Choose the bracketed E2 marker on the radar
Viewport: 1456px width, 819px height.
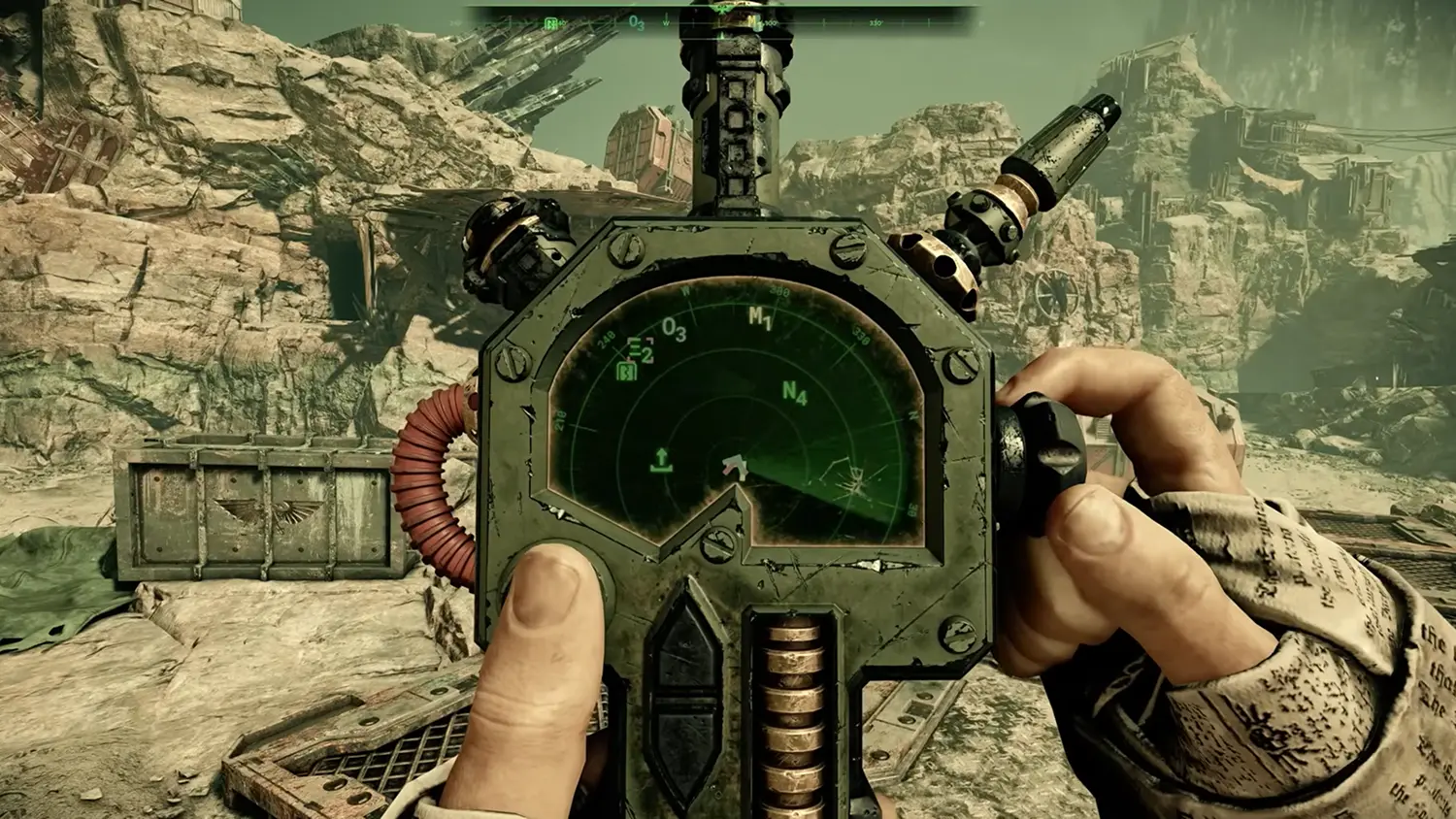[640, 350]
